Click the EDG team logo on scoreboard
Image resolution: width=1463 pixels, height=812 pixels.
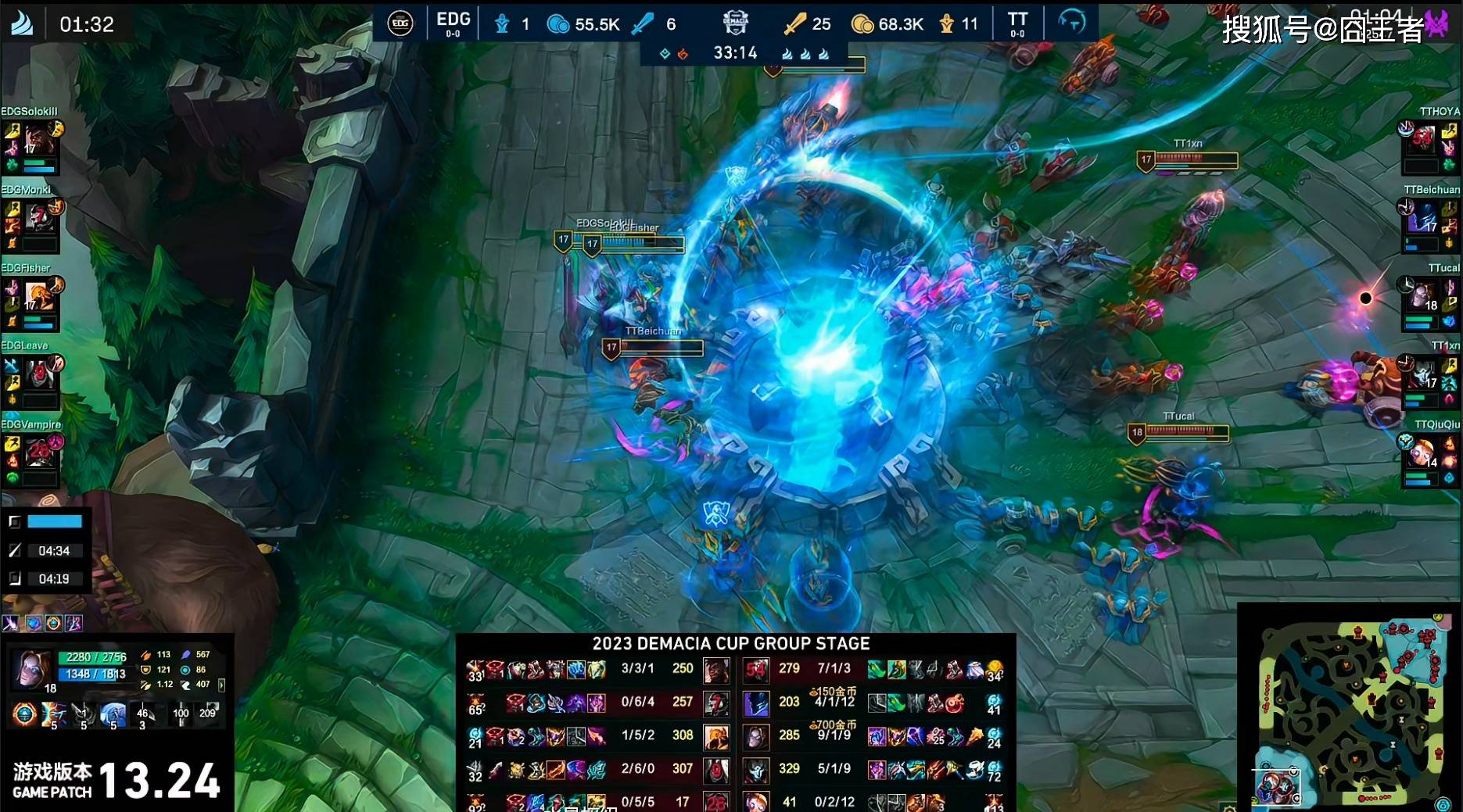[400, 23]
